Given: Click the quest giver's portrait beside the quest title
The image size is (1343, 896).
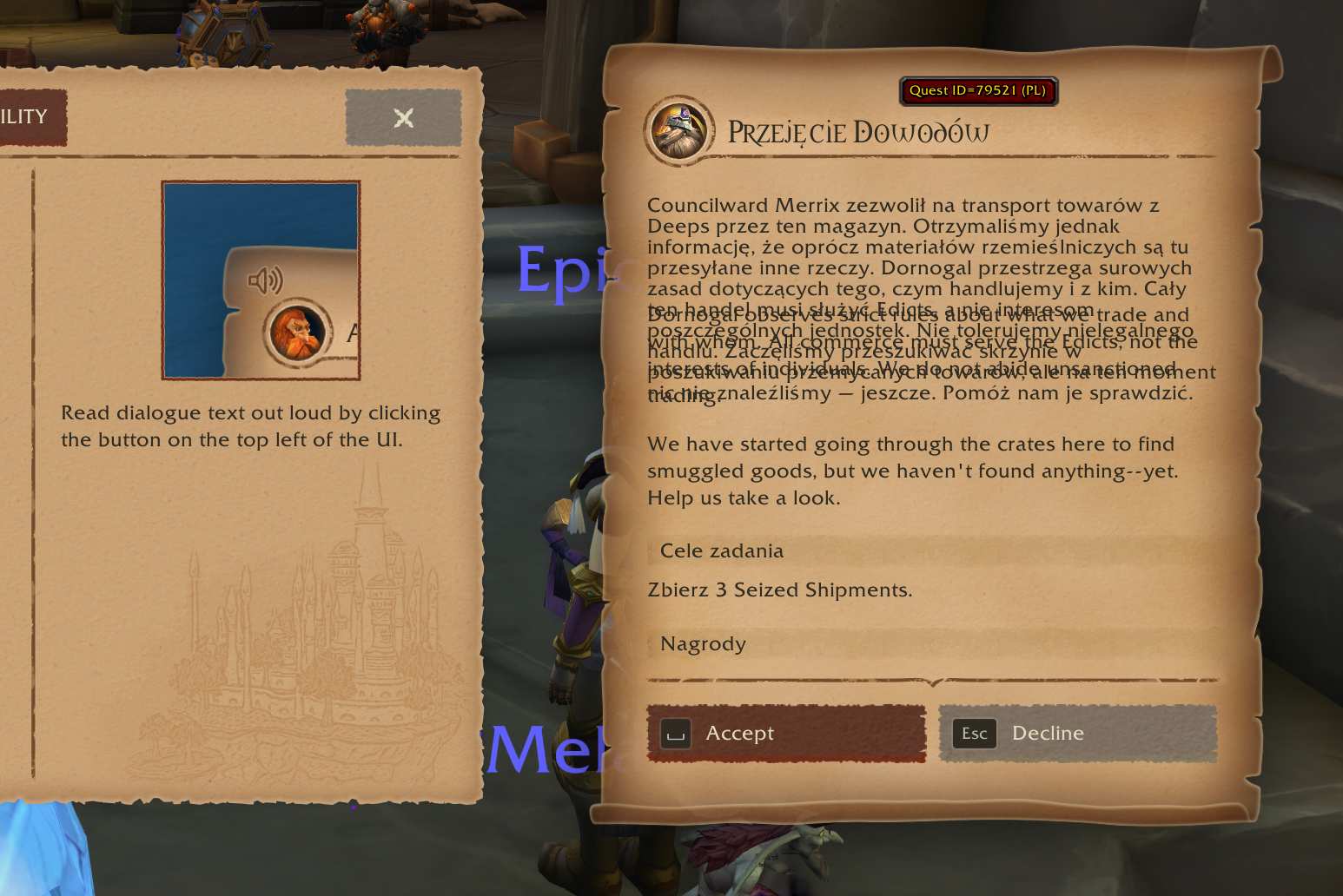Looking at the screenshot, I should point(680,132).
